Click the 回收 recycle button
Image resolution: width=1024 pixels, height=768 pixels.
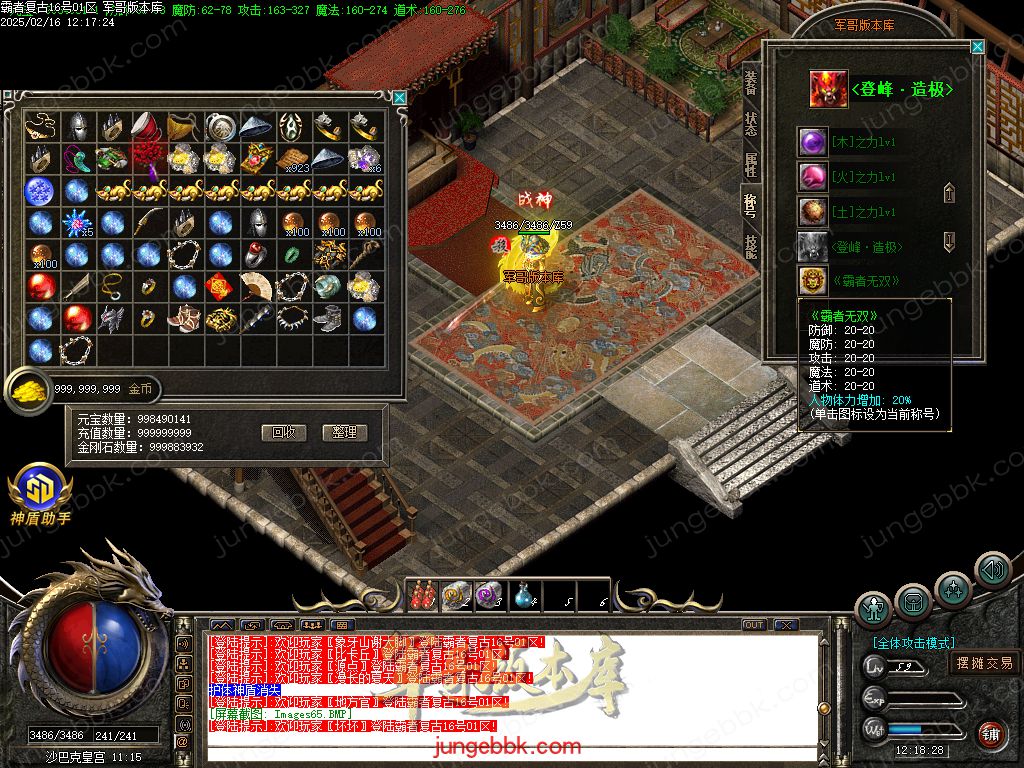click(x=283, y=433)
